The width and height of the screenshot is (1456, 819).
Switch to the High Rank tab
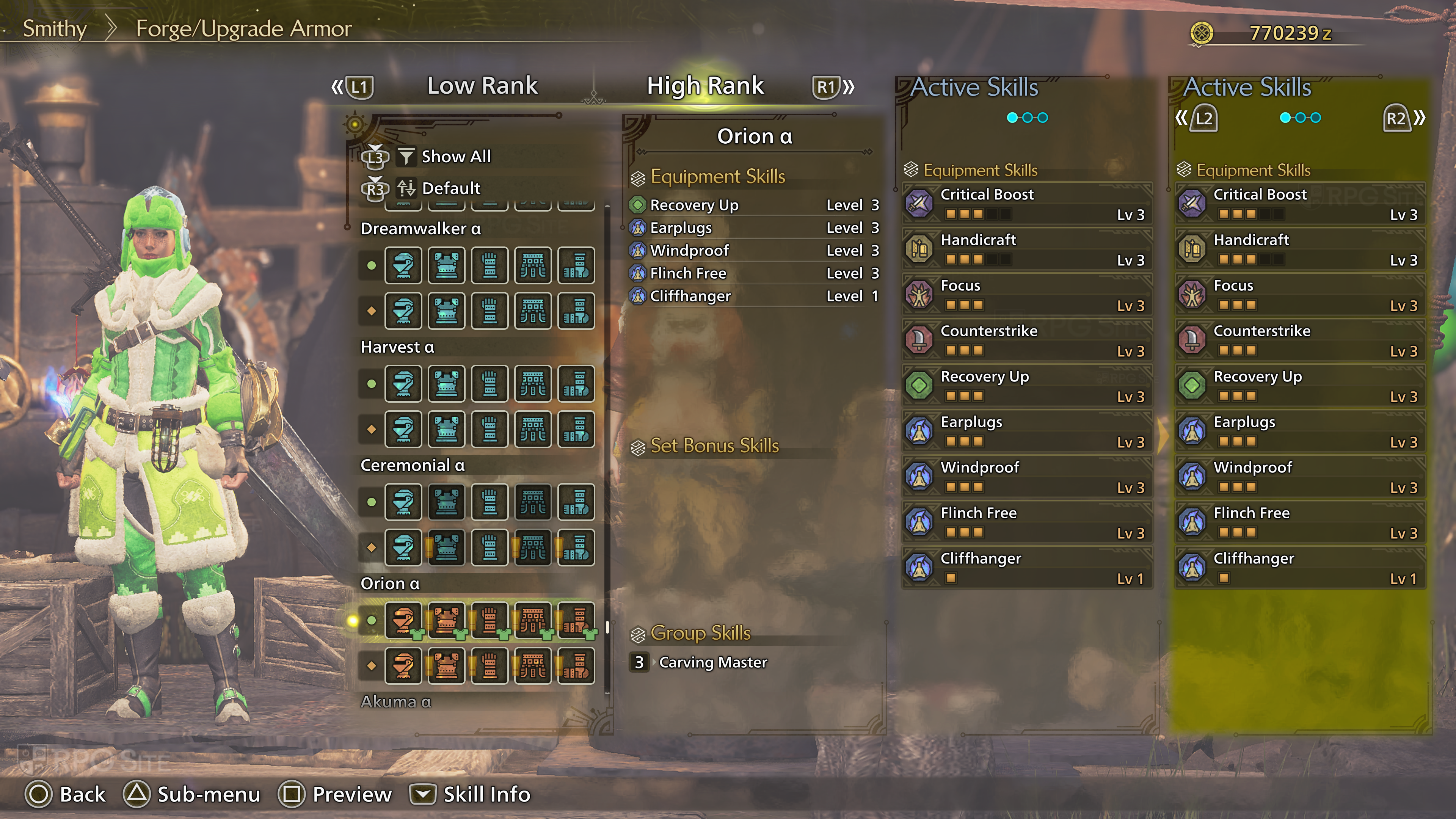[705, 86]
